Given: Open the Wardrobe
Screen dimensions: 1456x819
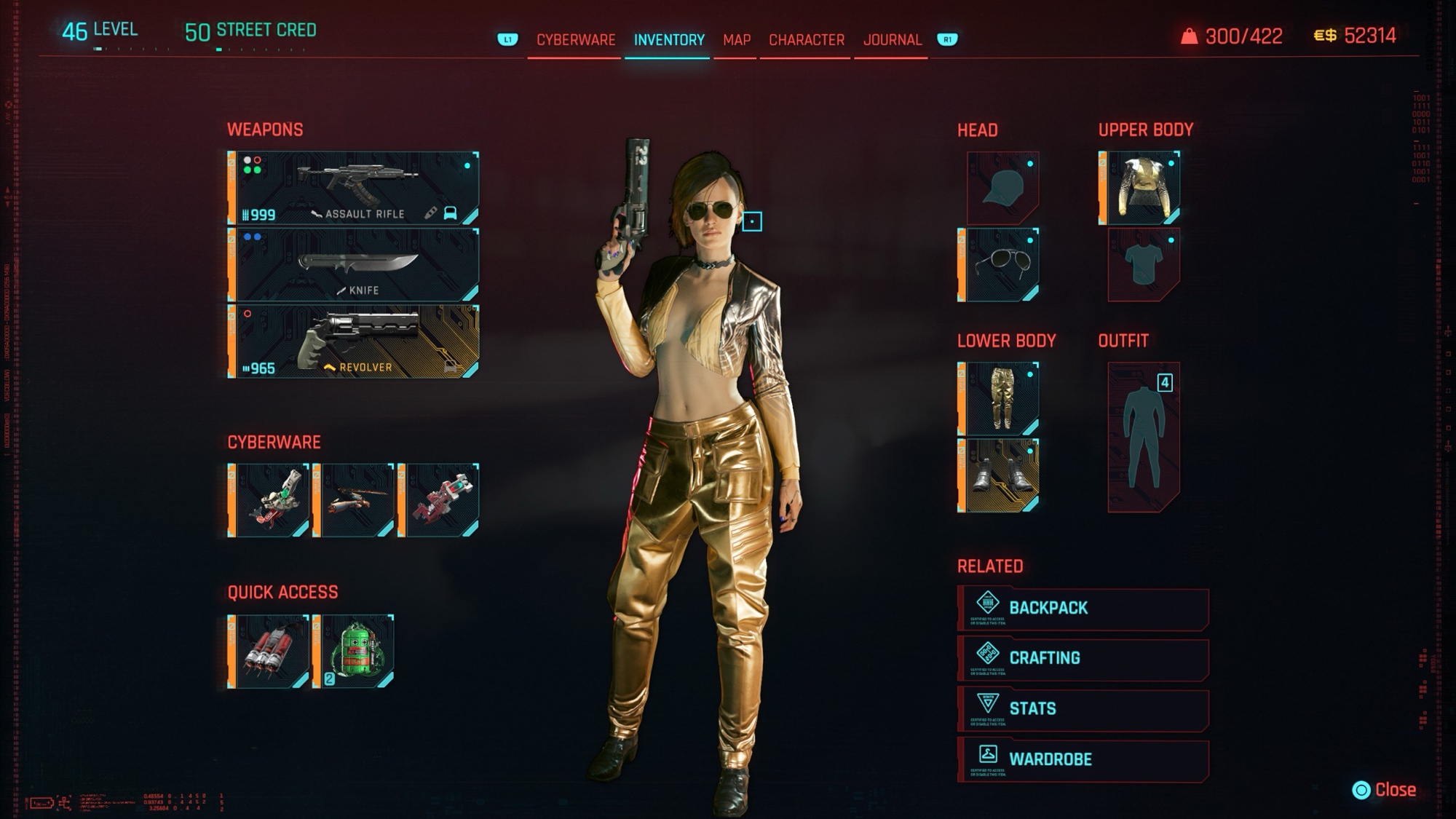Looking at the screenshot, I should pyautogui.click(x=1083, y=760).
